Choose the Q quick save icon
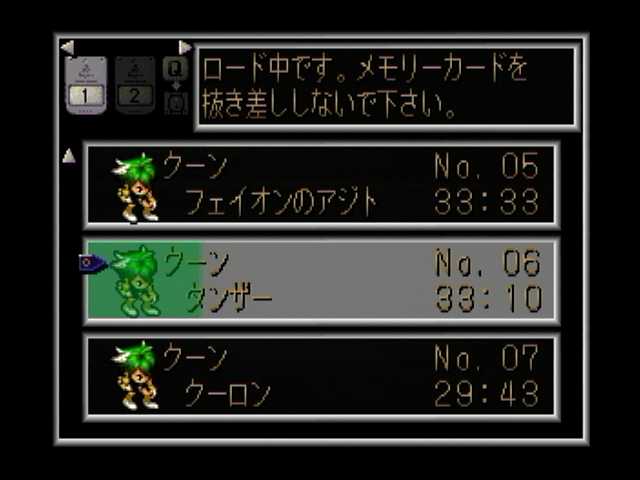 point(175,68)
